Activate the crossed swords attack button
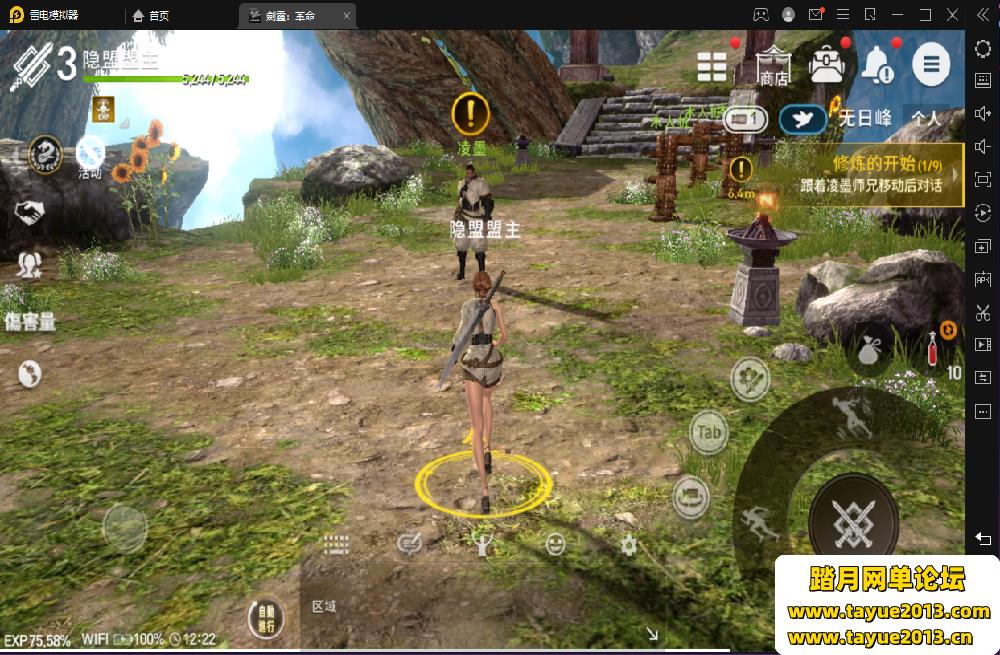 tap(852, 518)
